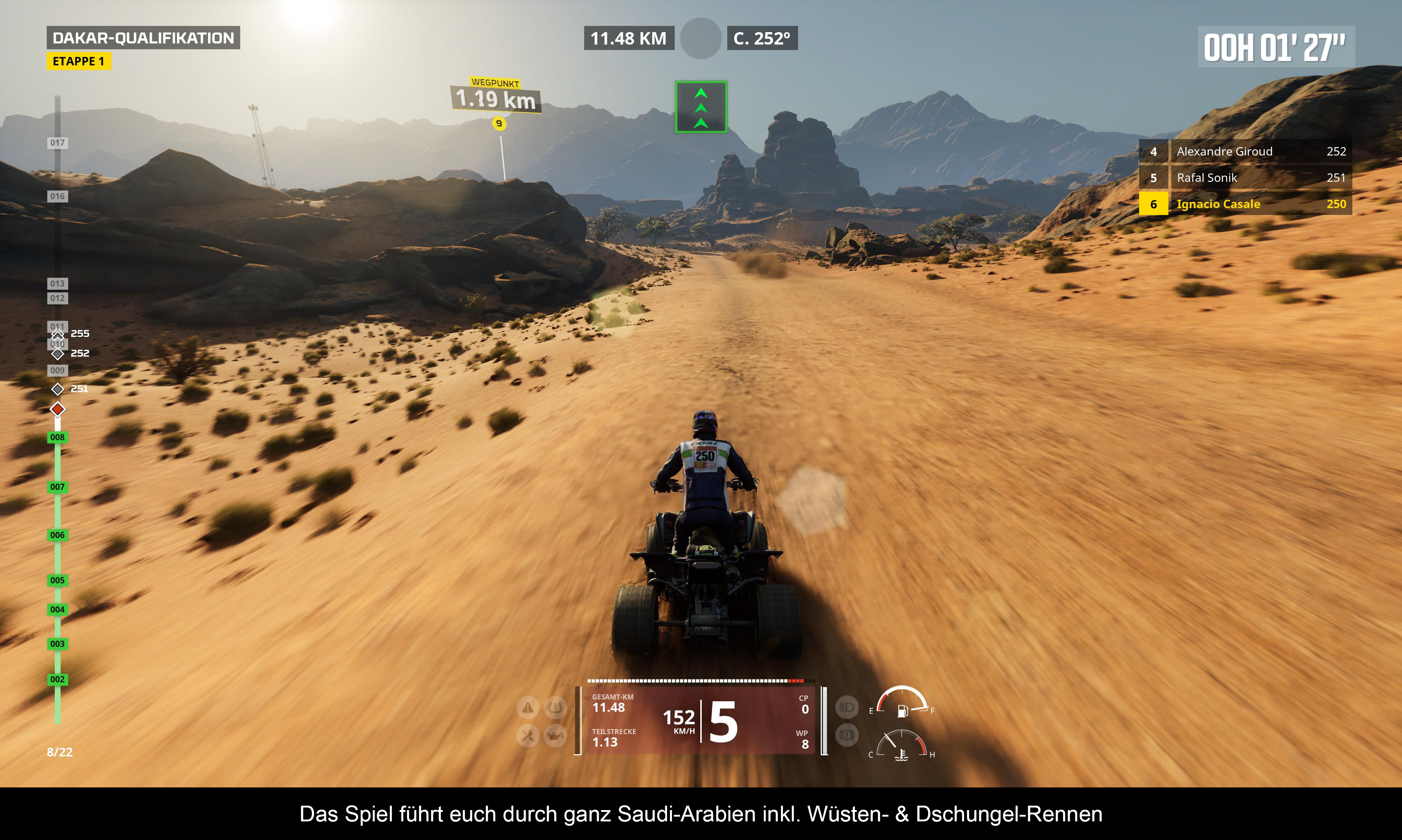
Task: Click the yellow waypoint 9 marker
Action: point(499,123)
